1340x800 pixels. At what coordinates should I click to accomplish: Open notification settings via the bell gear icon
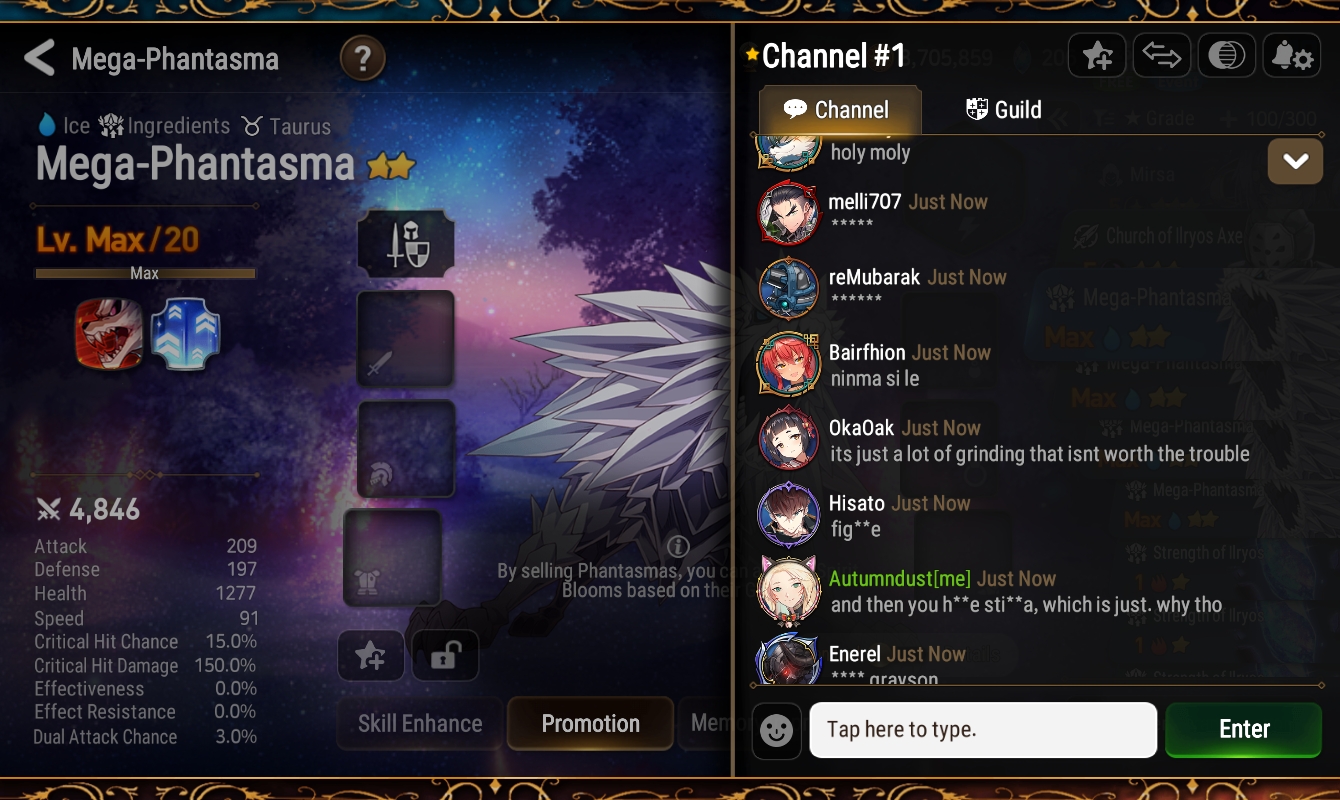(1292, 55)
